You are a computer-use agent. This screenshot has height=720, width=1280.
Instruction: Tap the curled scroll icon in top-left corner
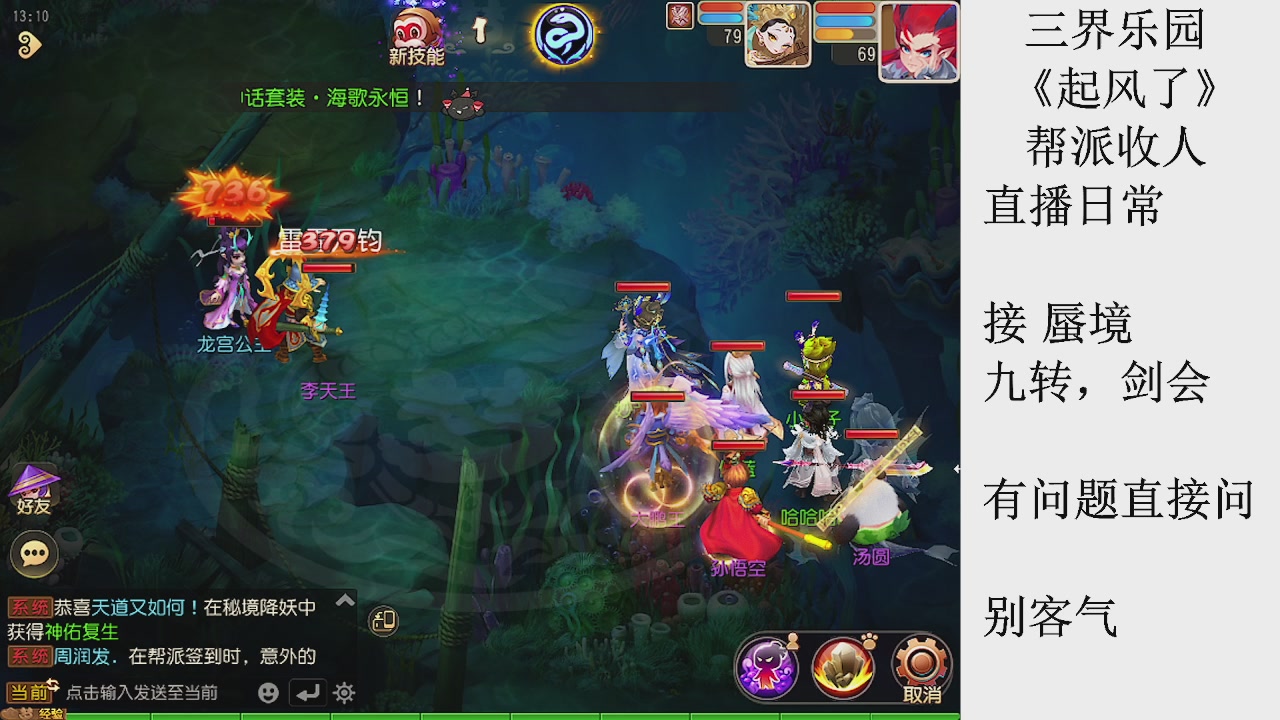[28, 43]
